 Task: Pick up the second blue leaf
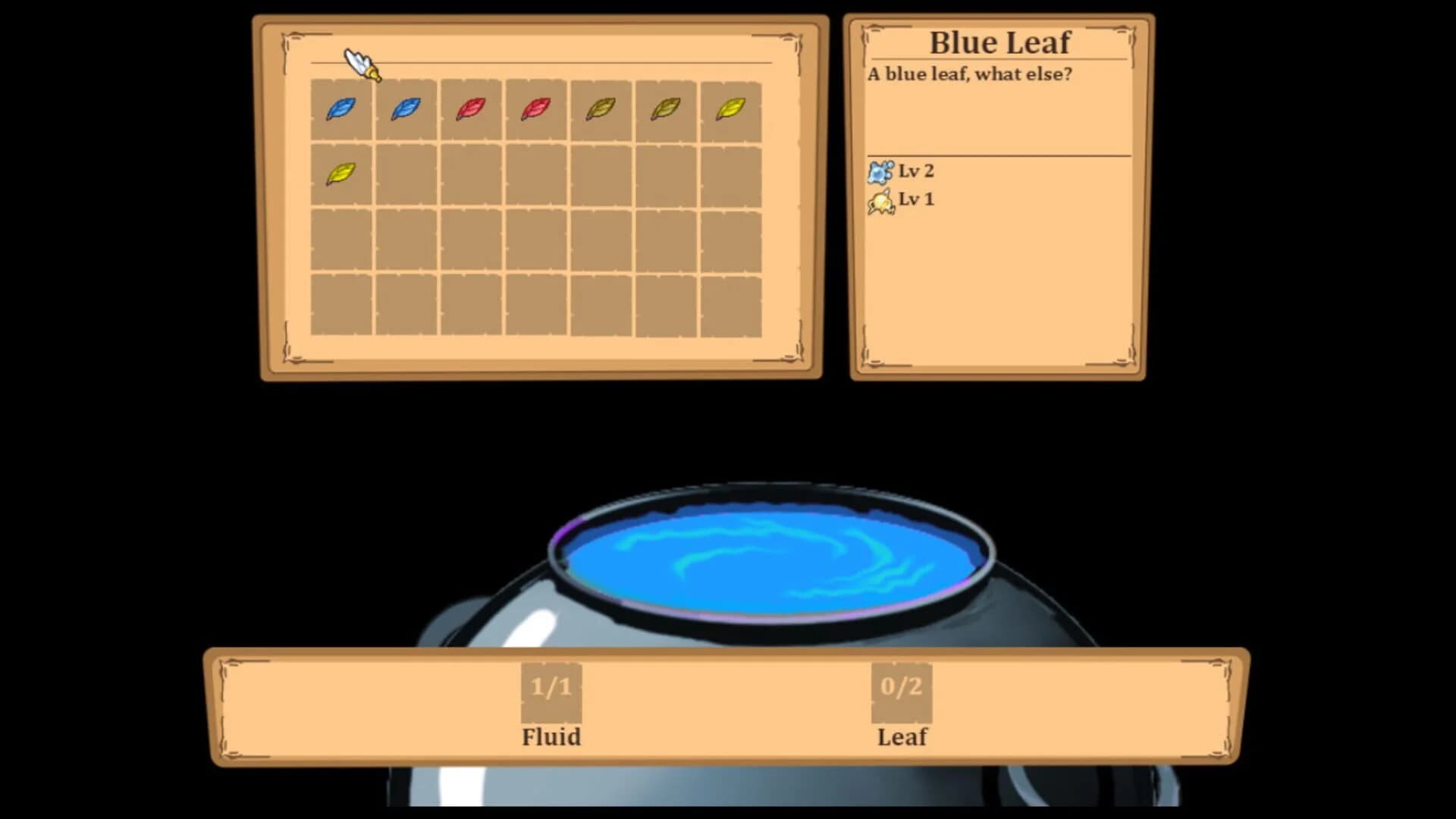[x=405, y=108]
